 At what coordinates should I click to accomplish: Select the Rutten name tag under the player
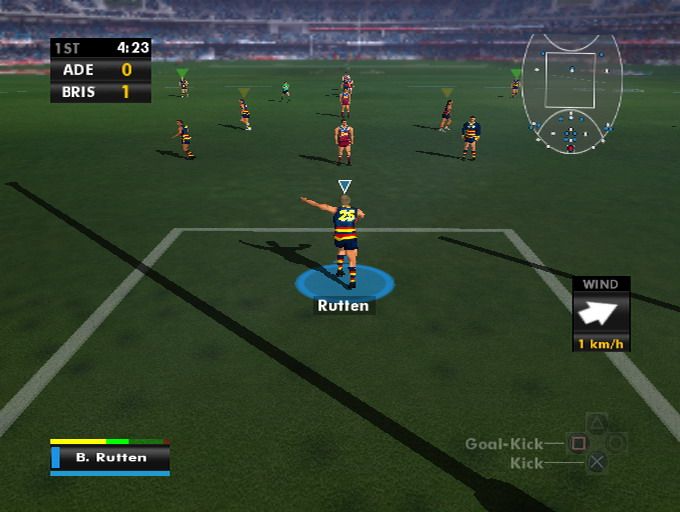[x=343, y=306]
